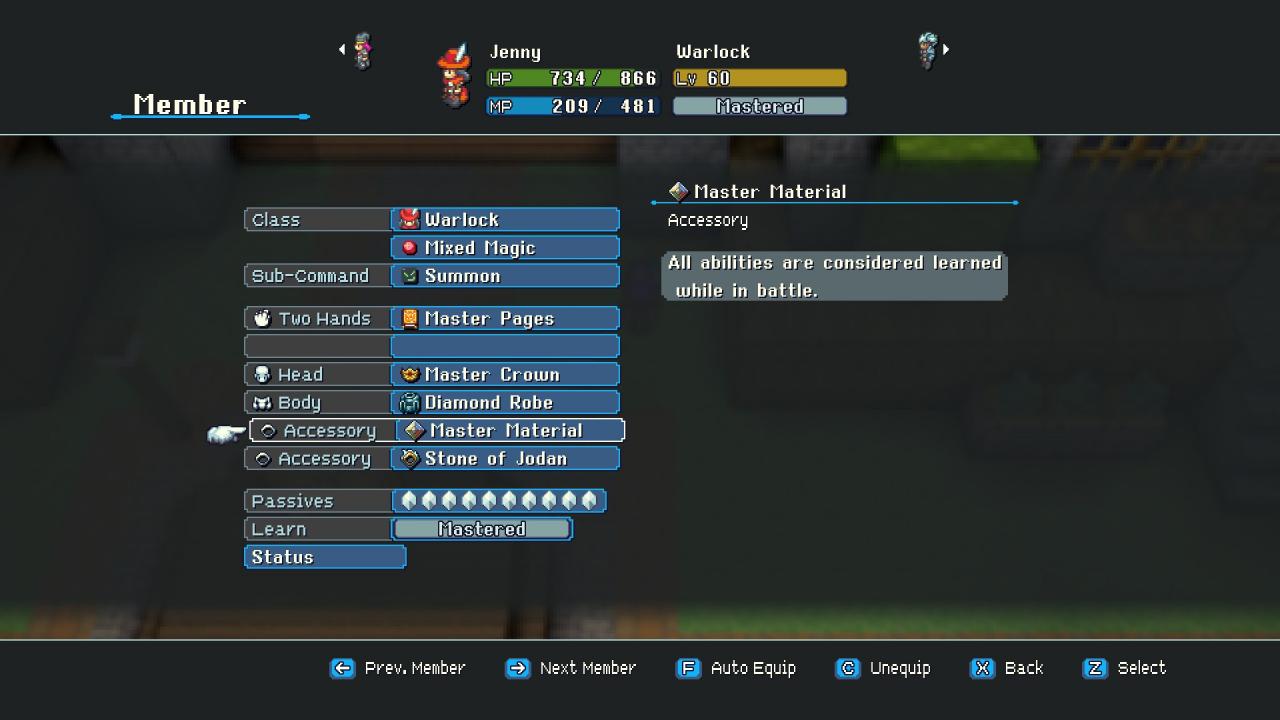
Task: Confirm with the Select option
Action: [x=1125, y=668]
